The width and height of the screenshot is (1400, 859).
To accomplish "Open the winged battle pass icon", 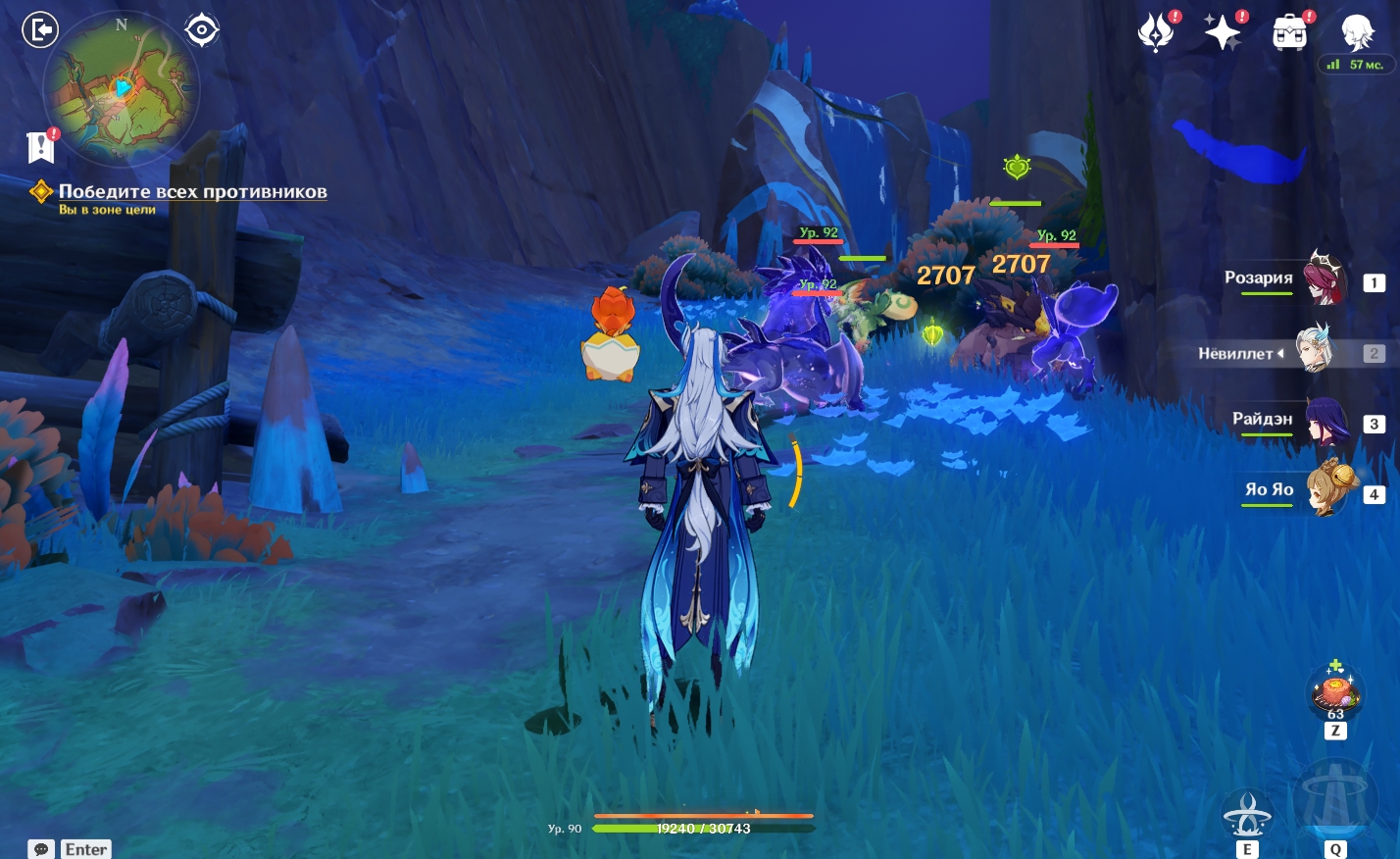I will pyautogui.click(x=1156, y=33).
